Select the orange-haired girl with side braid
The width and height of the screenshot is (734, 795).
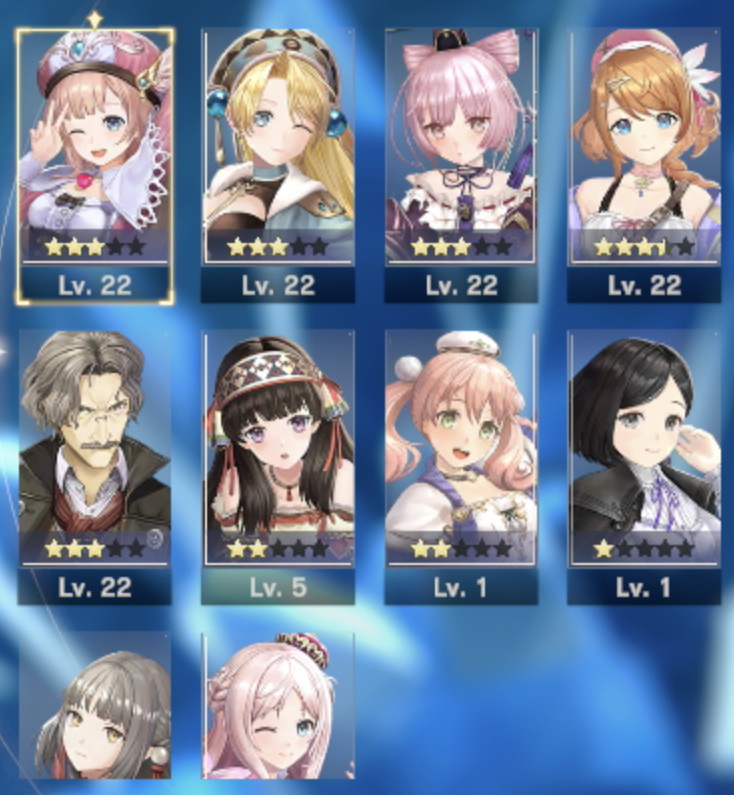644,160
